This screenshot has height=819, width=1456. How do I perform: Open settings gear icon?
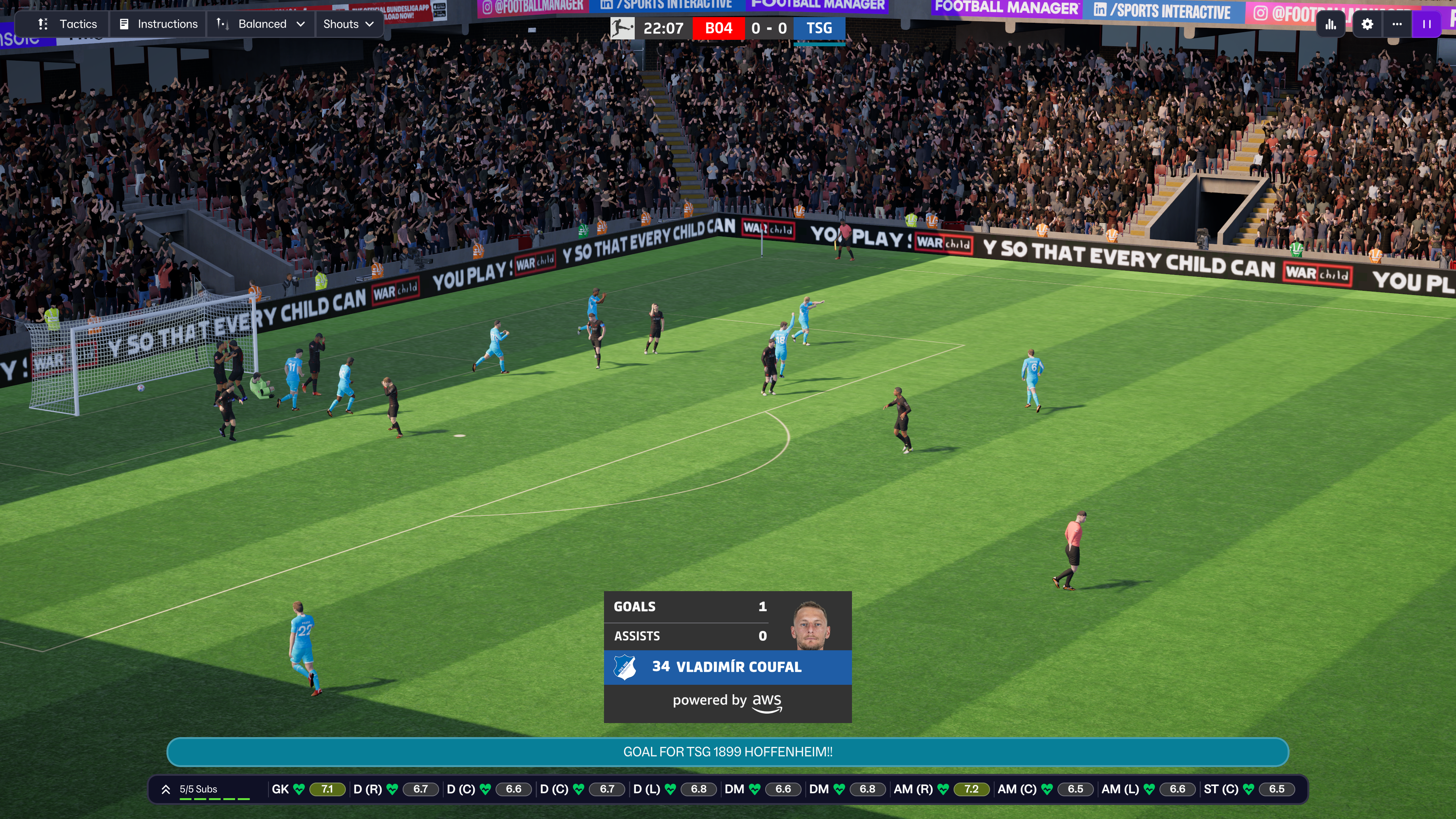click(x=1367, y=24)
